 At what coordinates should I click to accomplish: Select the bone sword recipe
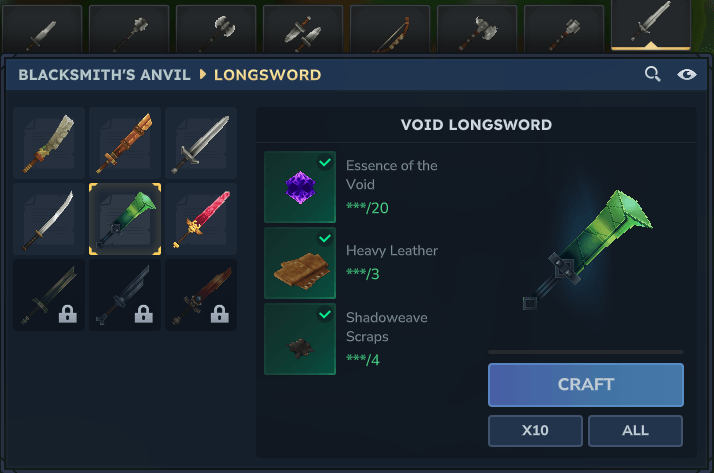coord(49,143)
